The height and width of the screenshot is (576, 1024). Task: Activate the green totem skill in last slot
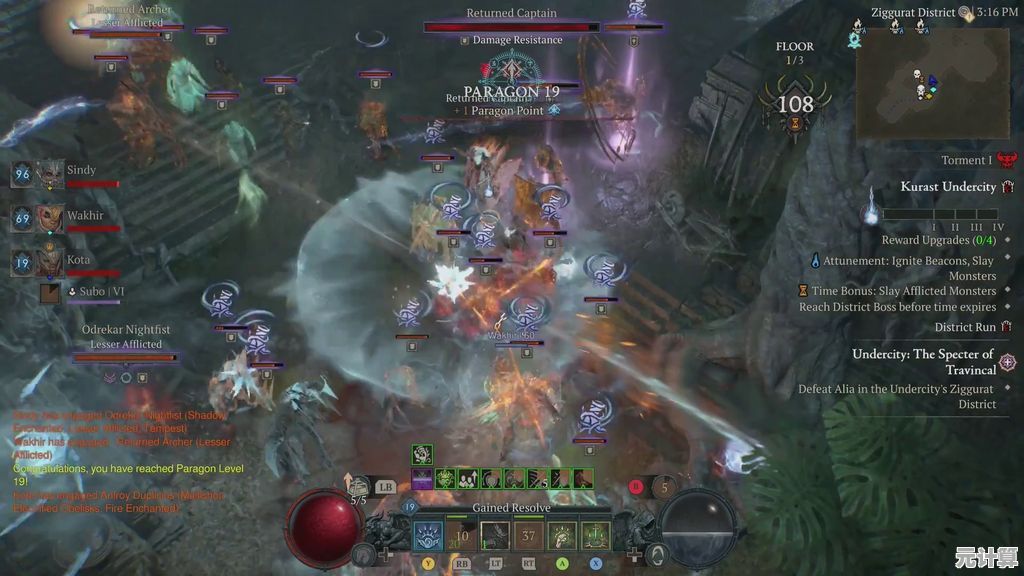point(595,535)
